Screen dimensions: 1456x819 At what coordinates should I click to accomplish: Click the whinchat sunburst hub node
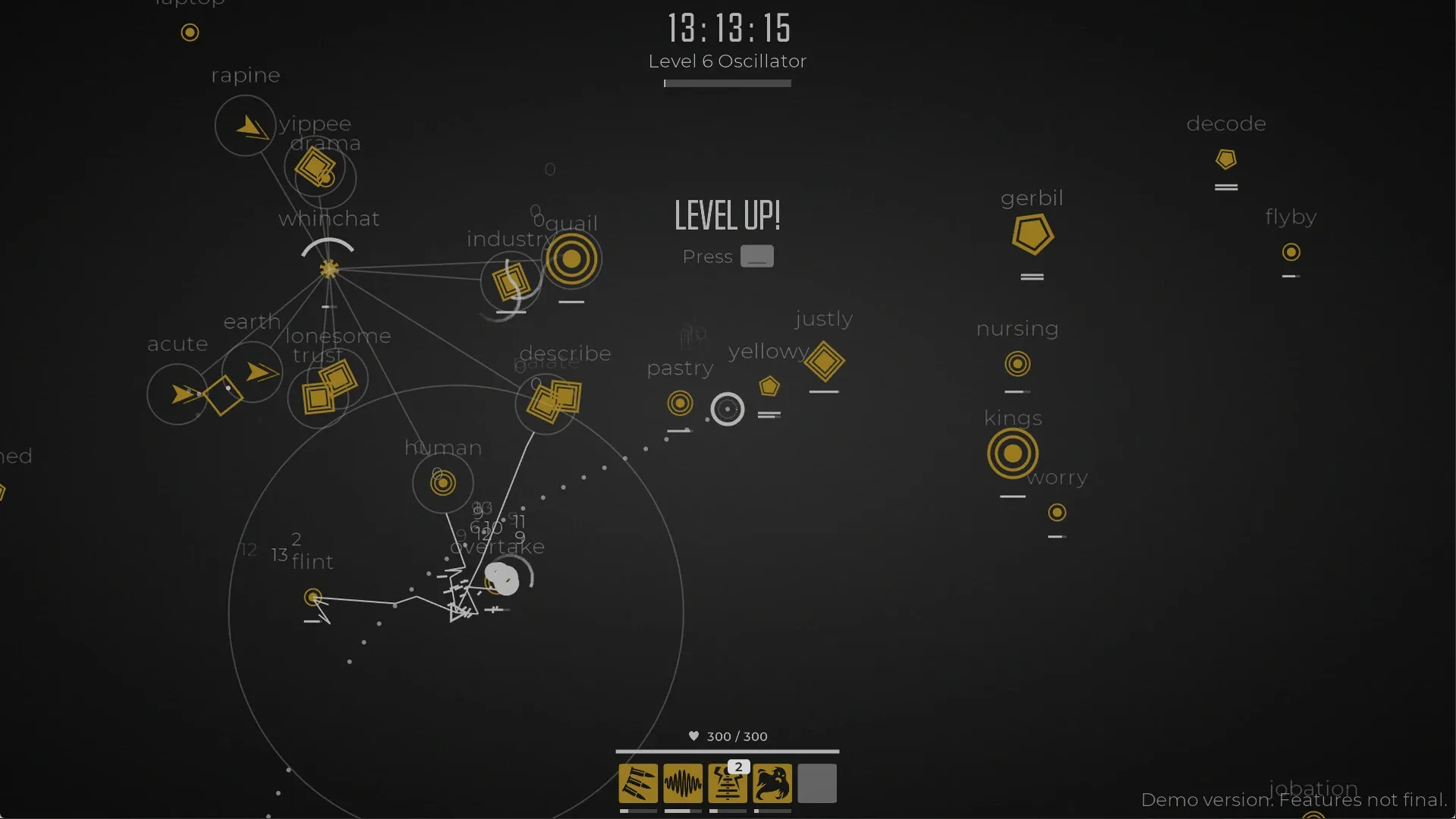coord(328,268)
